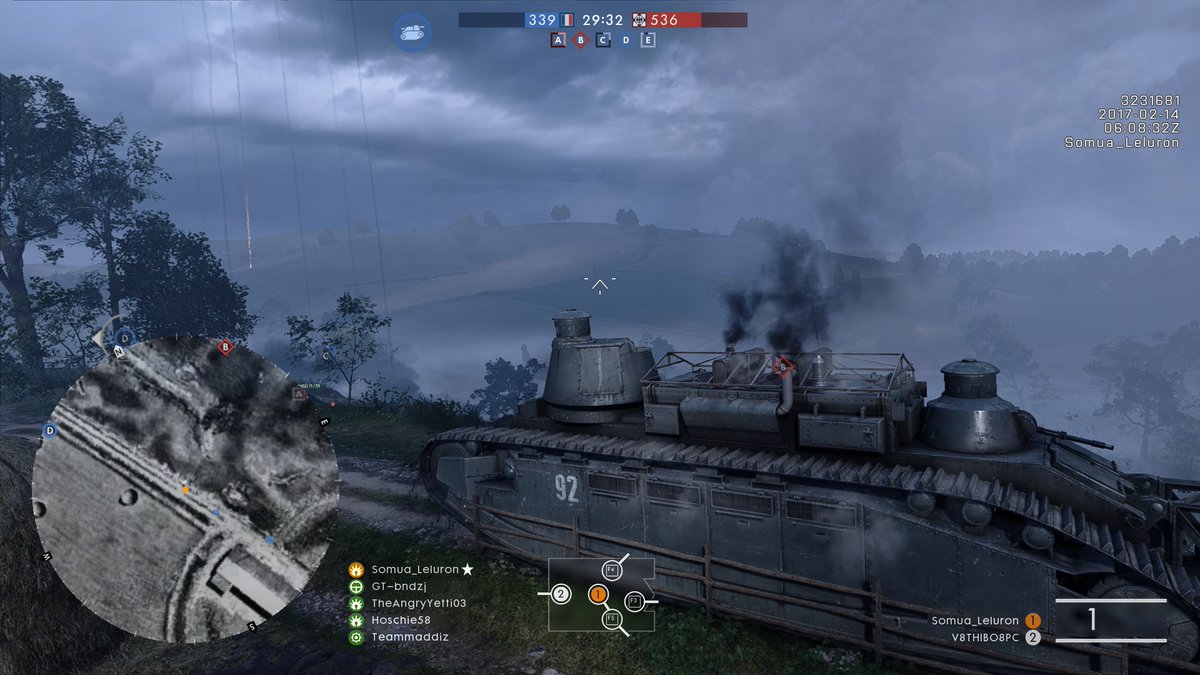Viewport: 1200px width, 675px height.
Task: Select red objective flag B in capture bar
Action: 580,40
